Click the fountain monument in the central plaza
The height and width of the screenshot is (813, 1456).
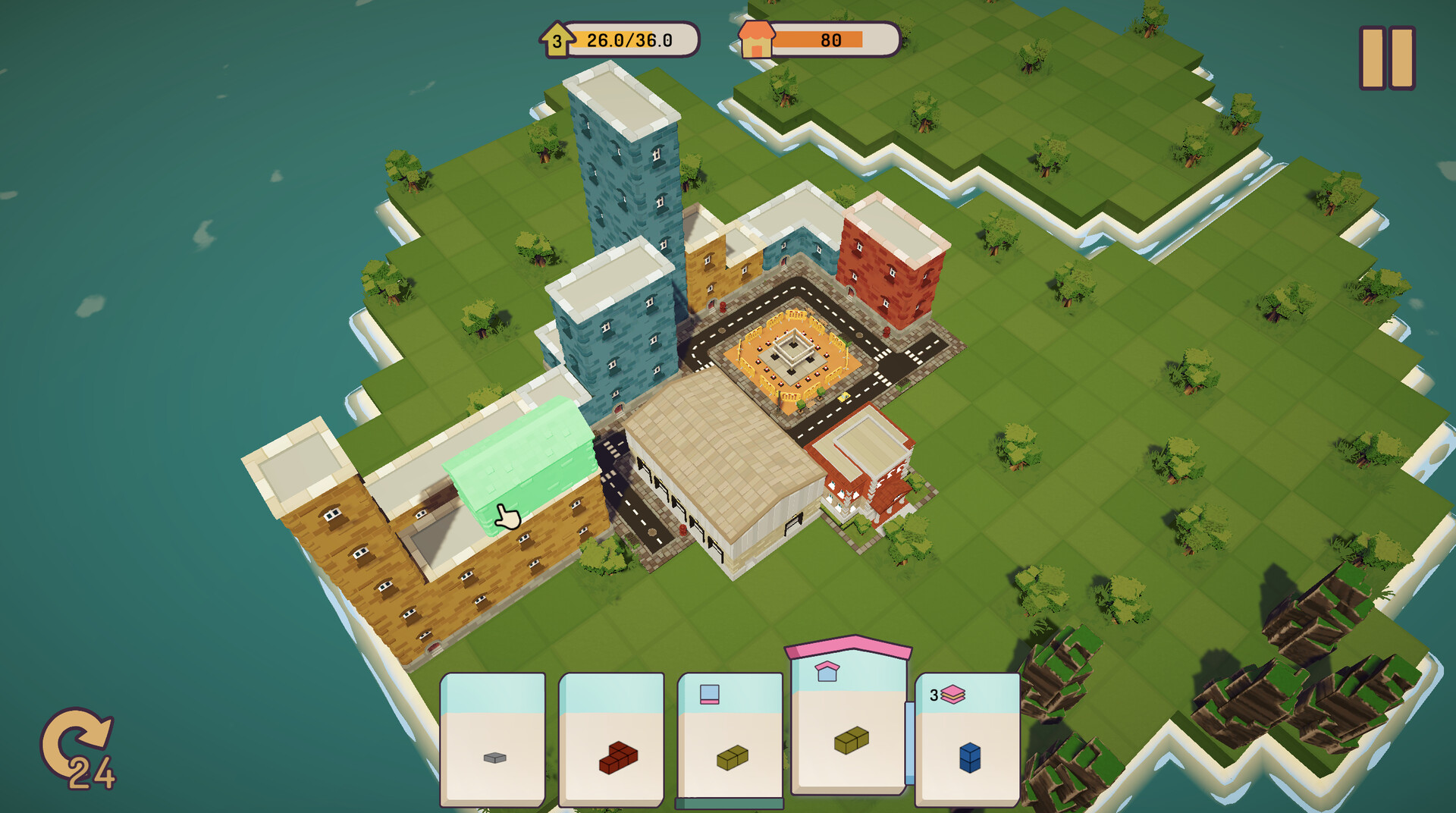(792, 353)
